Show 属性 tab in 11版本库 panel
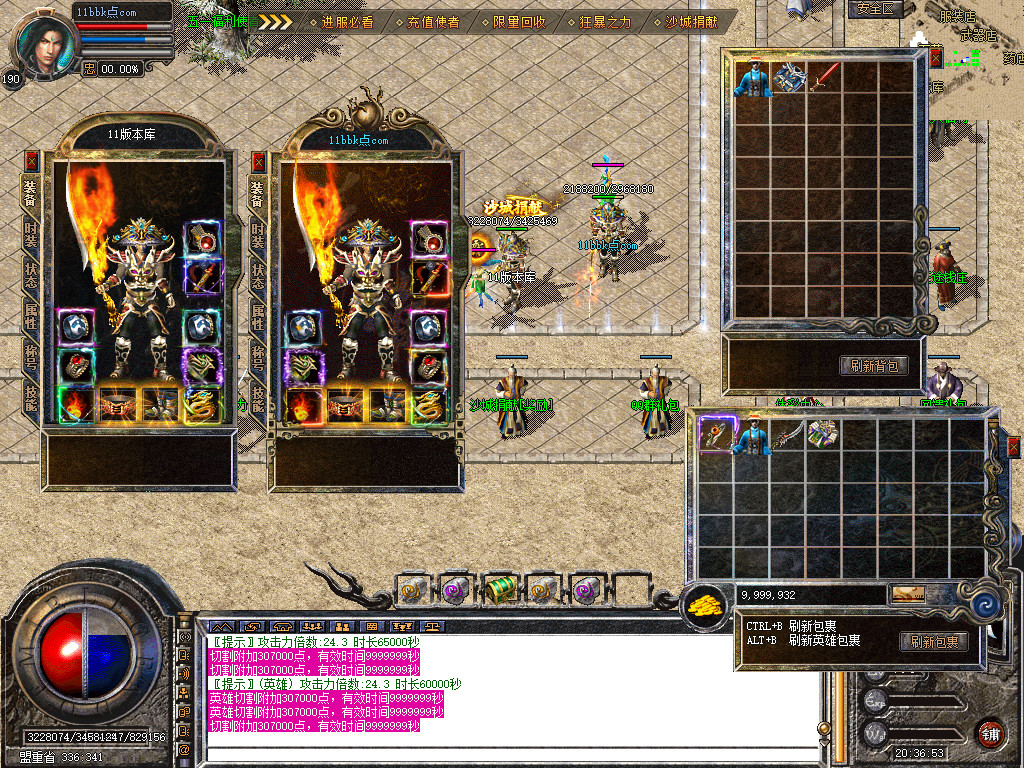The image size is (1024, 768). [32, 315]
